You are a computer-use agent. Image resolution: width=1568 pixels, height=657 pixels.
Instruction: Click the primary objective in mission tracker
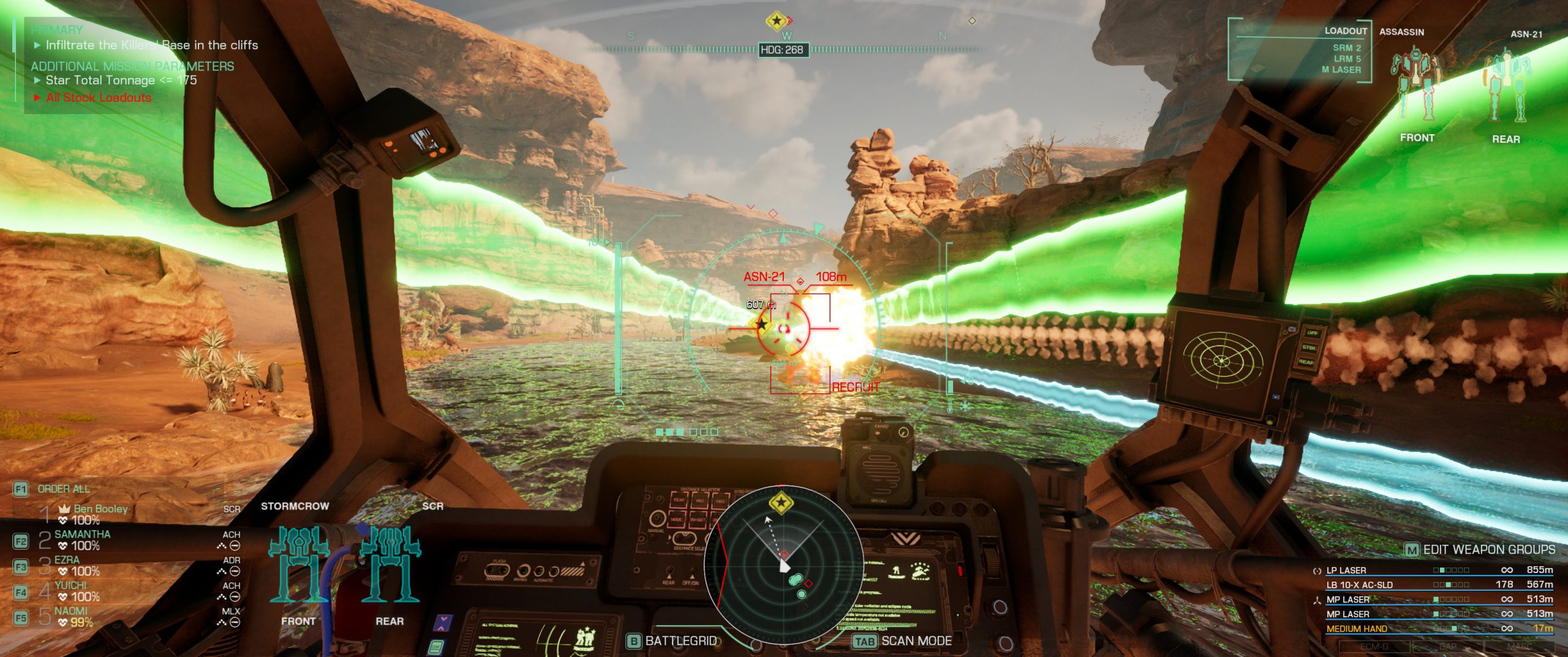click(151, 45)
